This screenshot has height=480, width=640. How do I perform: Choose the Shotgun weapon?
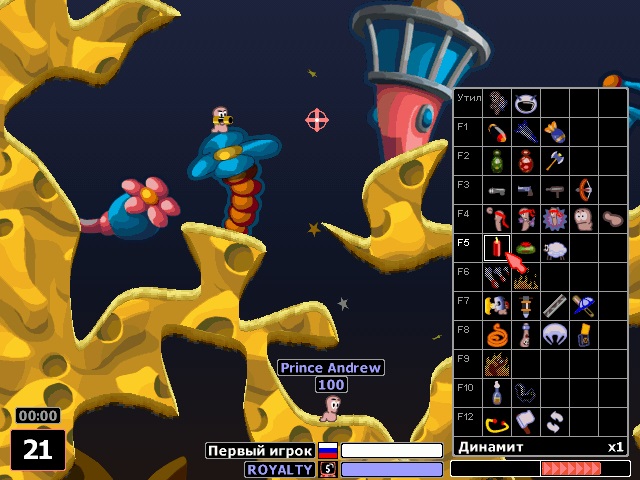pos(497,189)
